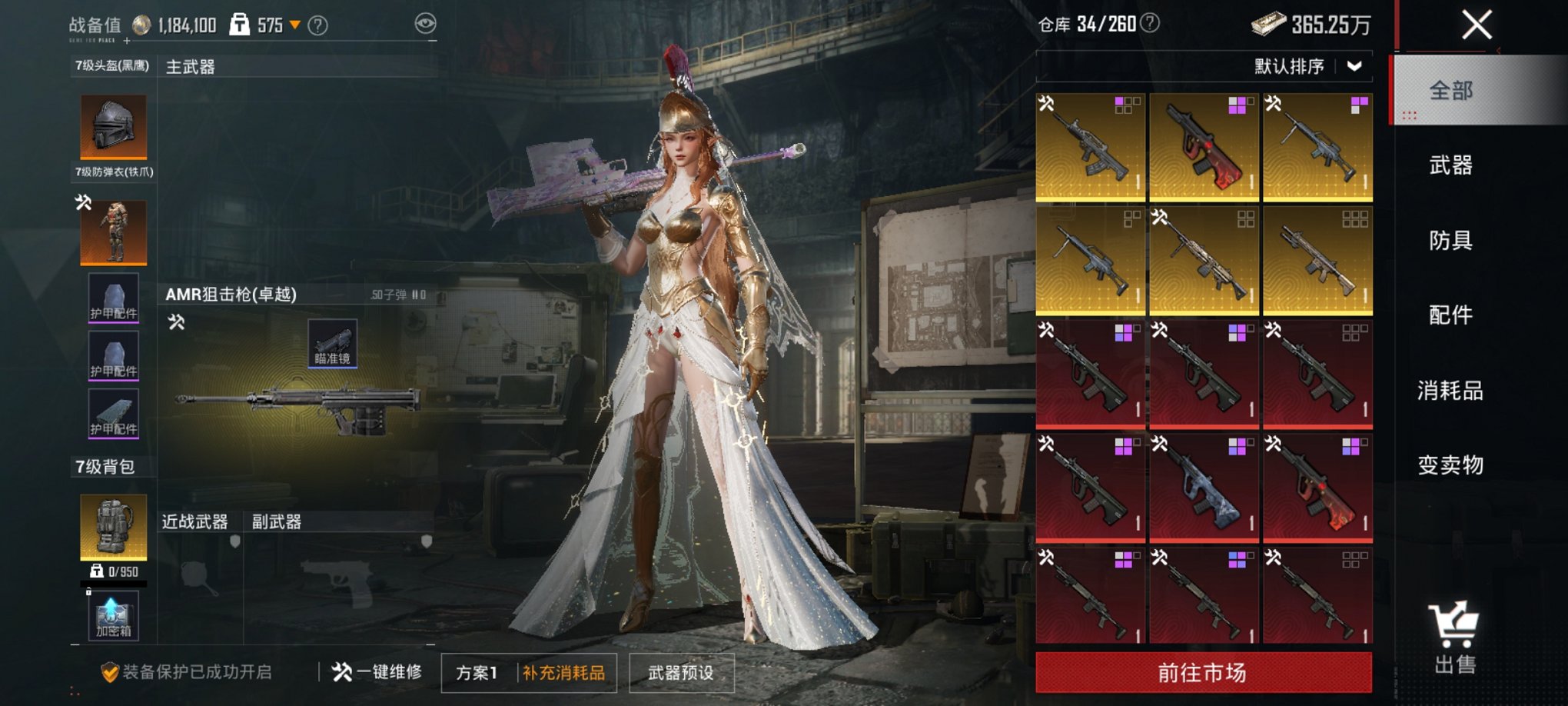Click 补充消耗品 to restock consumables
This screenshot has height=706, width=1568.
pyautogui.click(x=564, y=673)
